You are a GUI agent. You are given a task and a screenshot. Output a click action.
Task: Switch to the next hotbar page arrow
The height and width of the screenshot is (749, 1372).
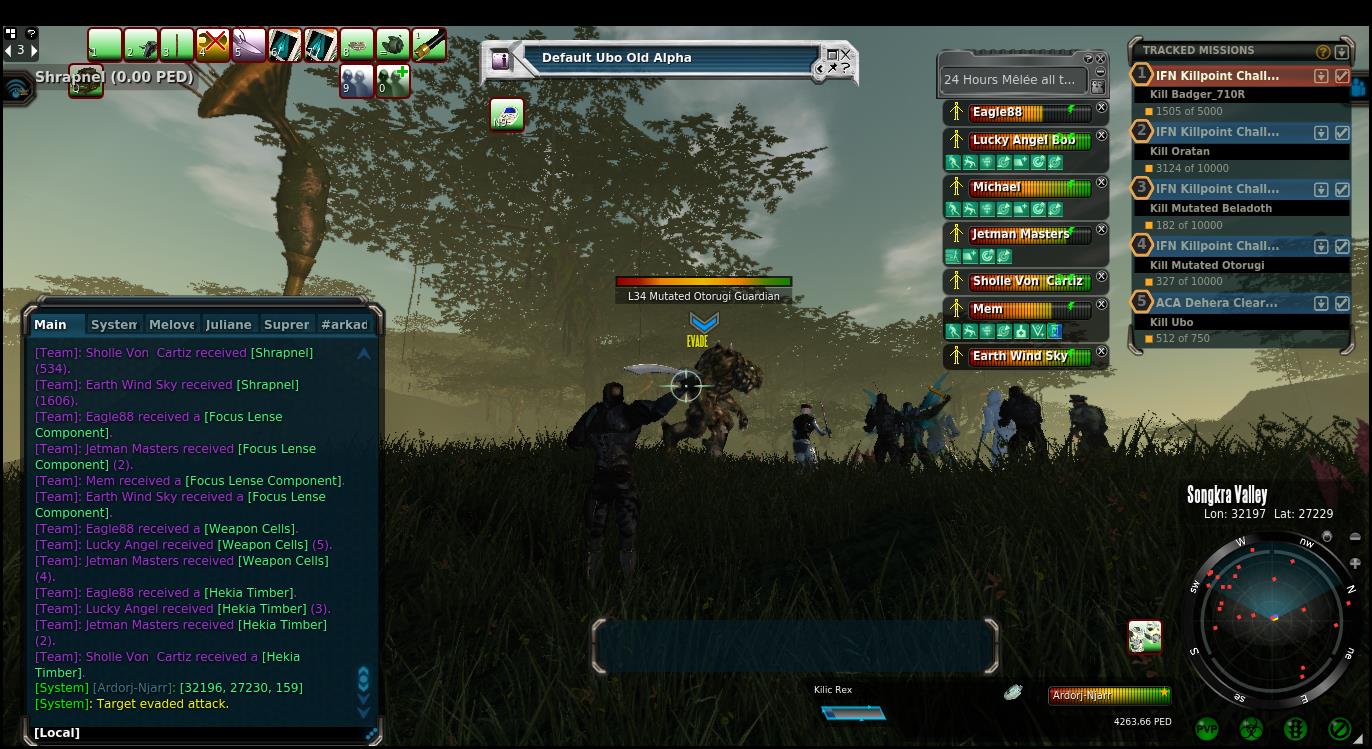click(34, 49)
